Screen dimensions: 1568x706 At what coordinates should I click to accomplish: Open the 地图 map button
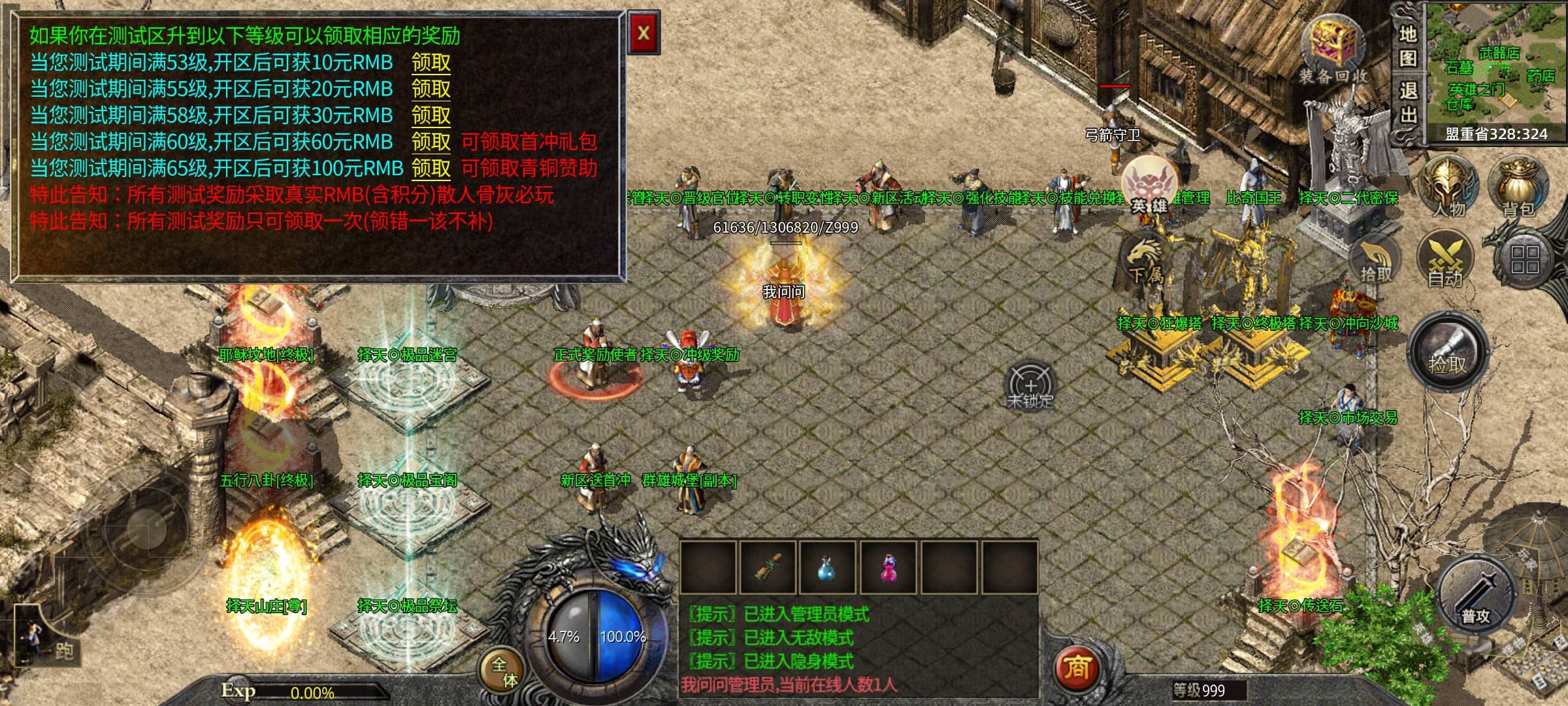click(x=1407, y=46)
